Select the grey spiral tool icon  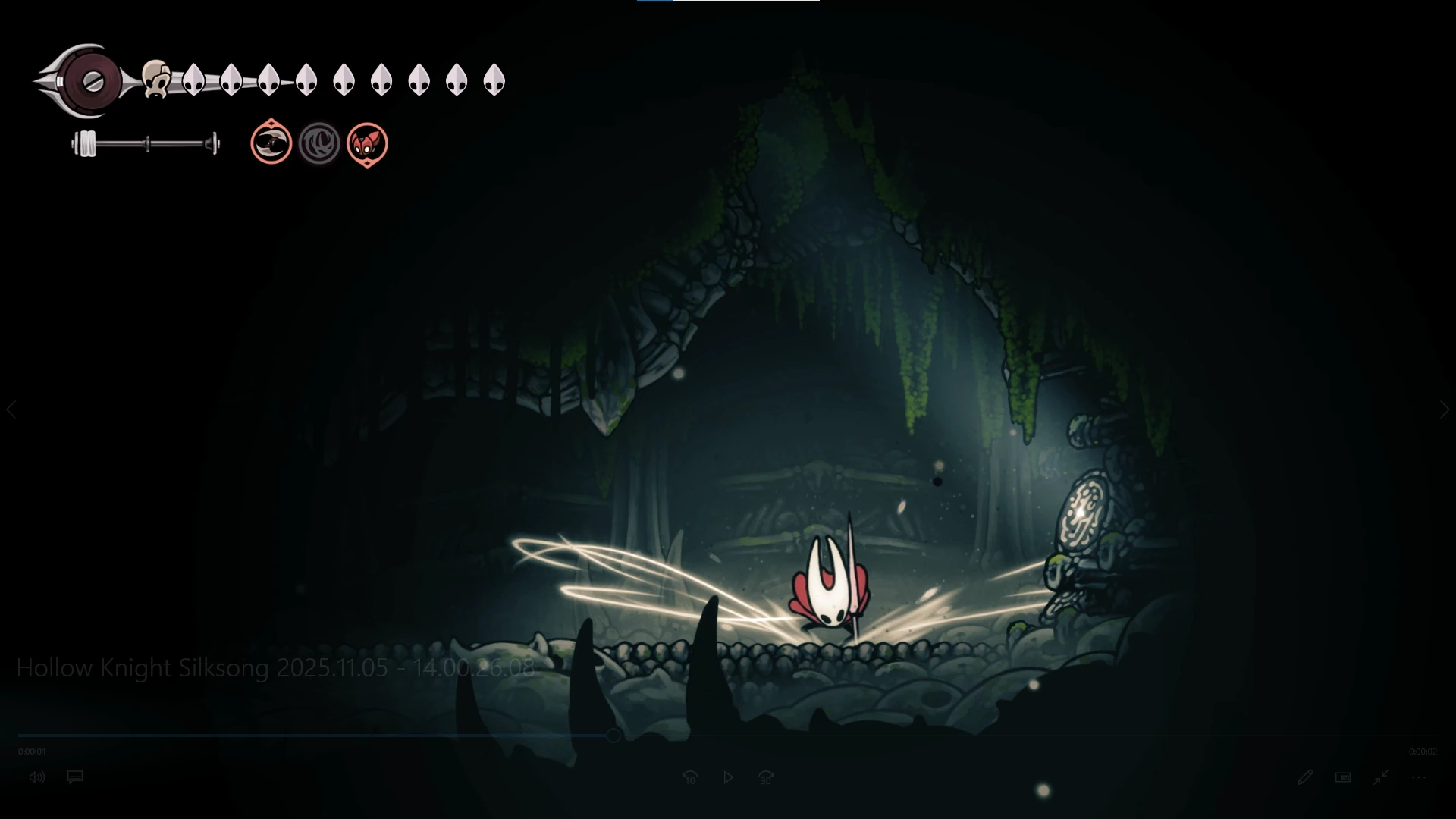[319, 143]
